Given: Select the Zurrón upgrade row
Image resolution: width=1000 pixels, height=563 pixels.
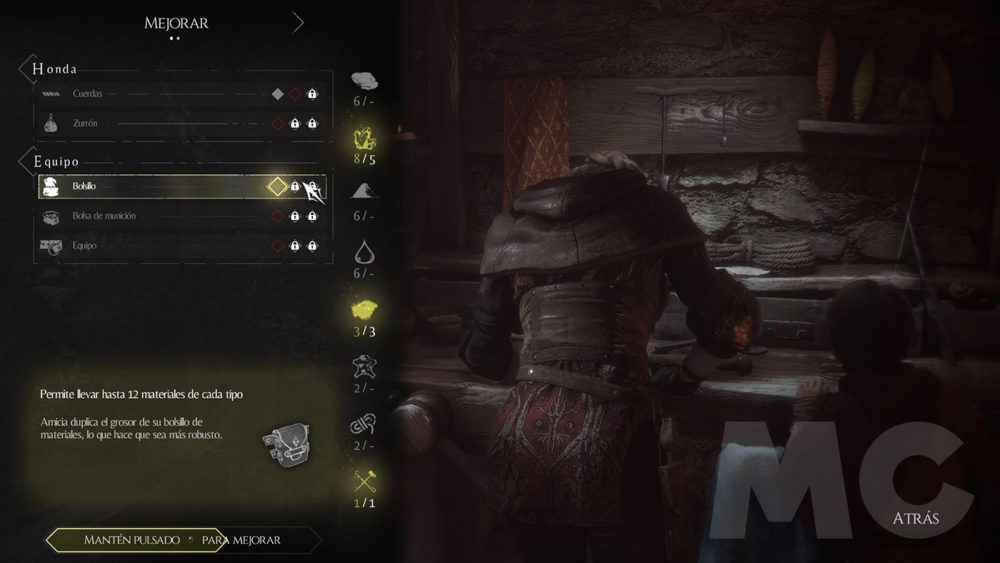Looking at the screenshot, I should point(180,124).
